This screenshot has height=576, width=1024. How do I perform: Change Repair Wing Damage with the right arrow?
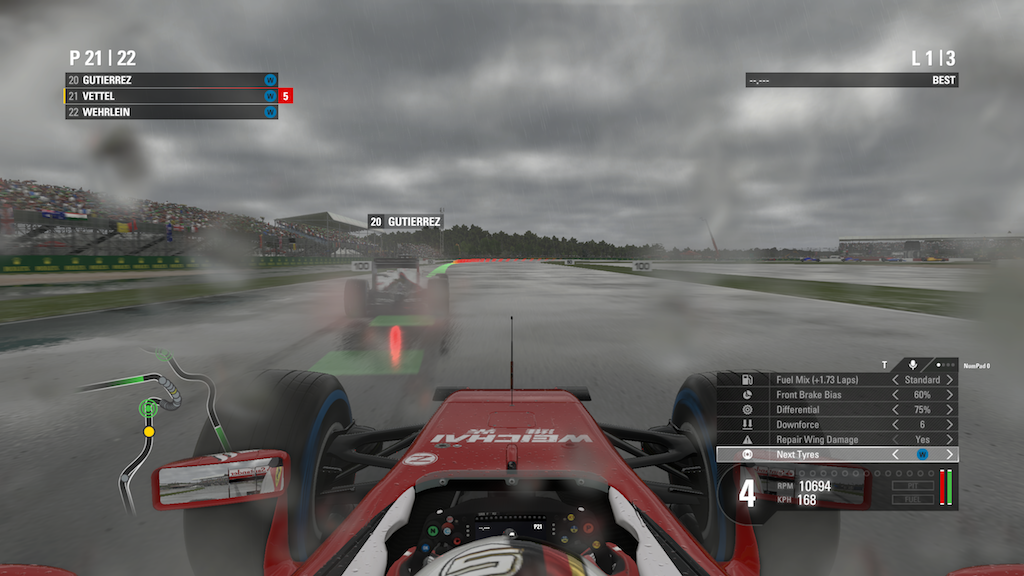(x=949, y=440)
